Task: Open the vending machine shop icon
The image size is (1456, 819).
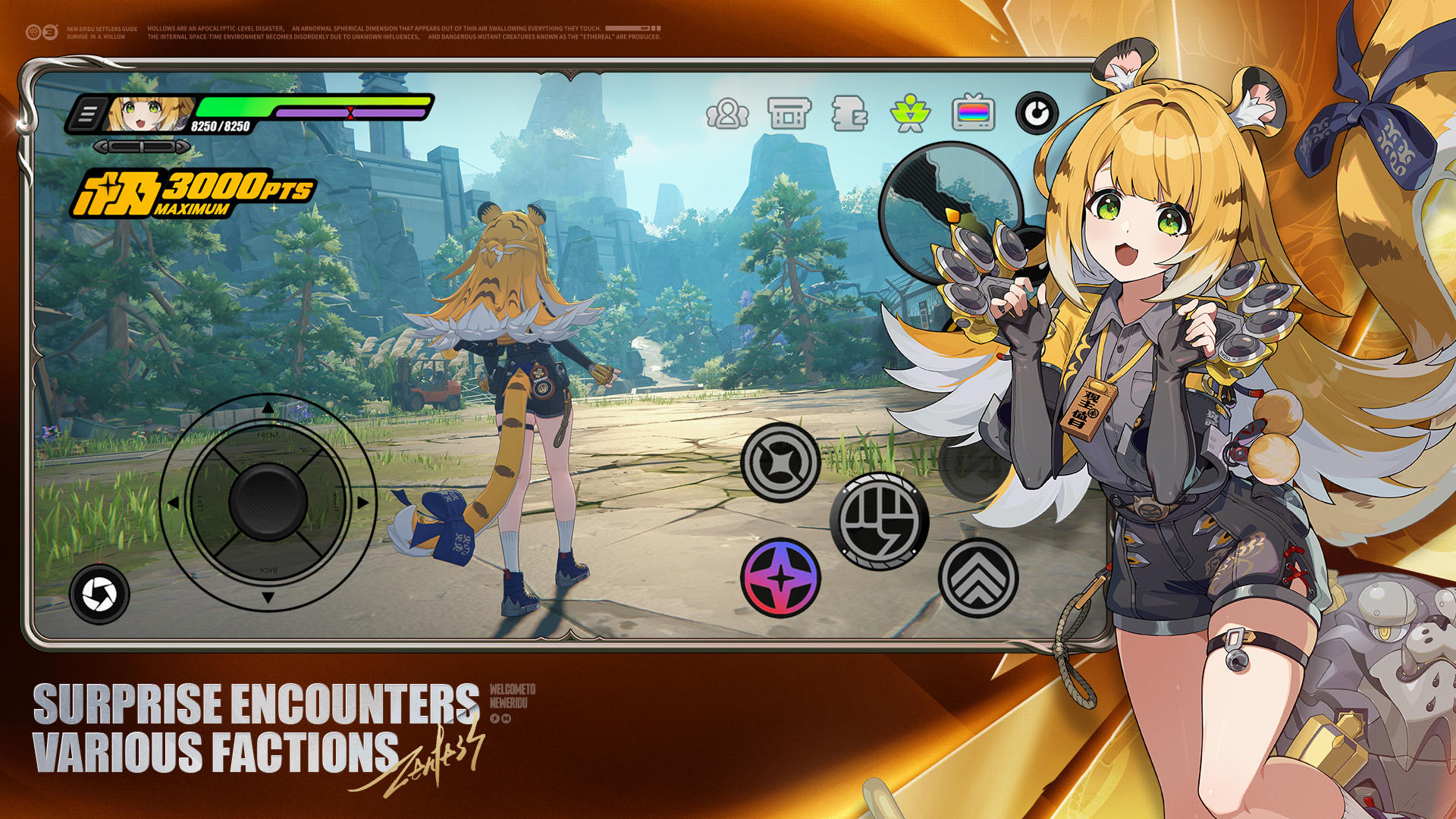Action: click(x=789, y=114)
